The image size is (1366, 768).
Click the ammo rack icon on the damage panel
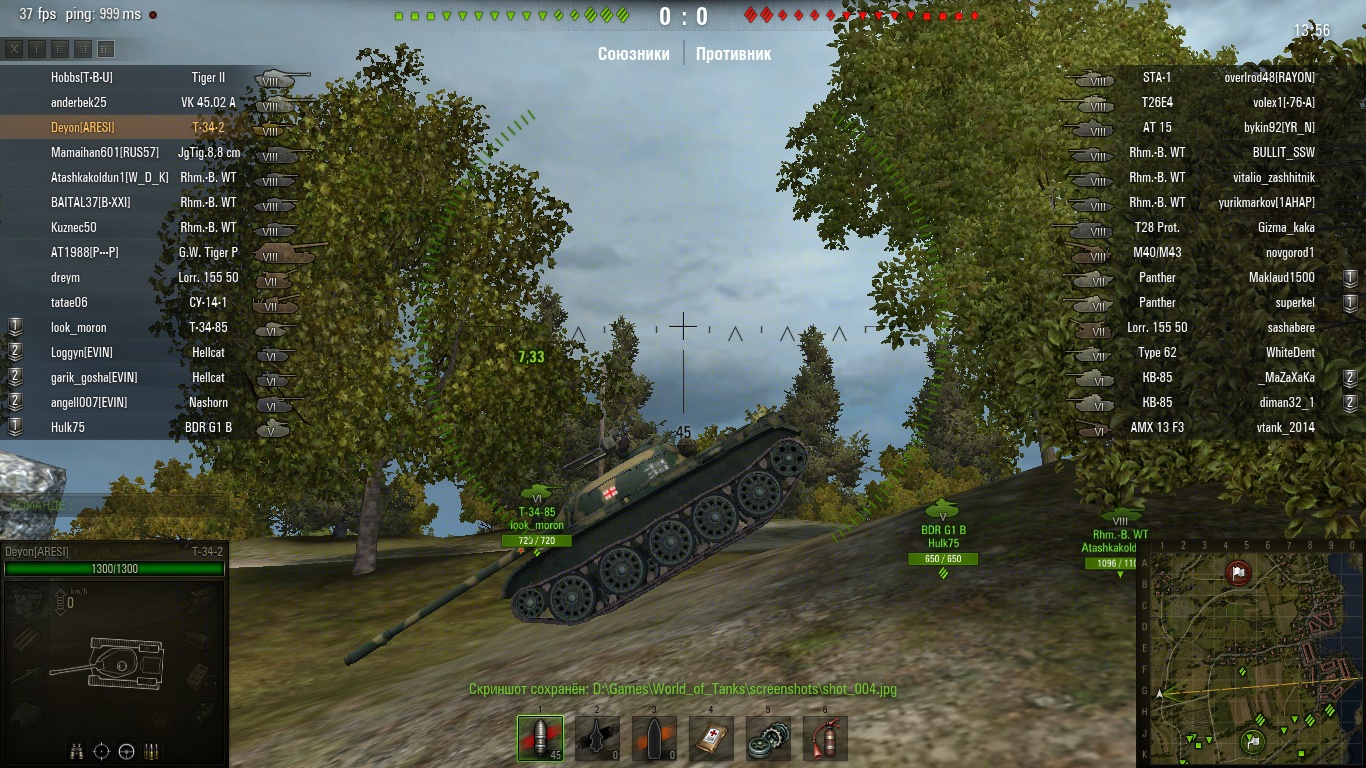click(x=152, y=751)
